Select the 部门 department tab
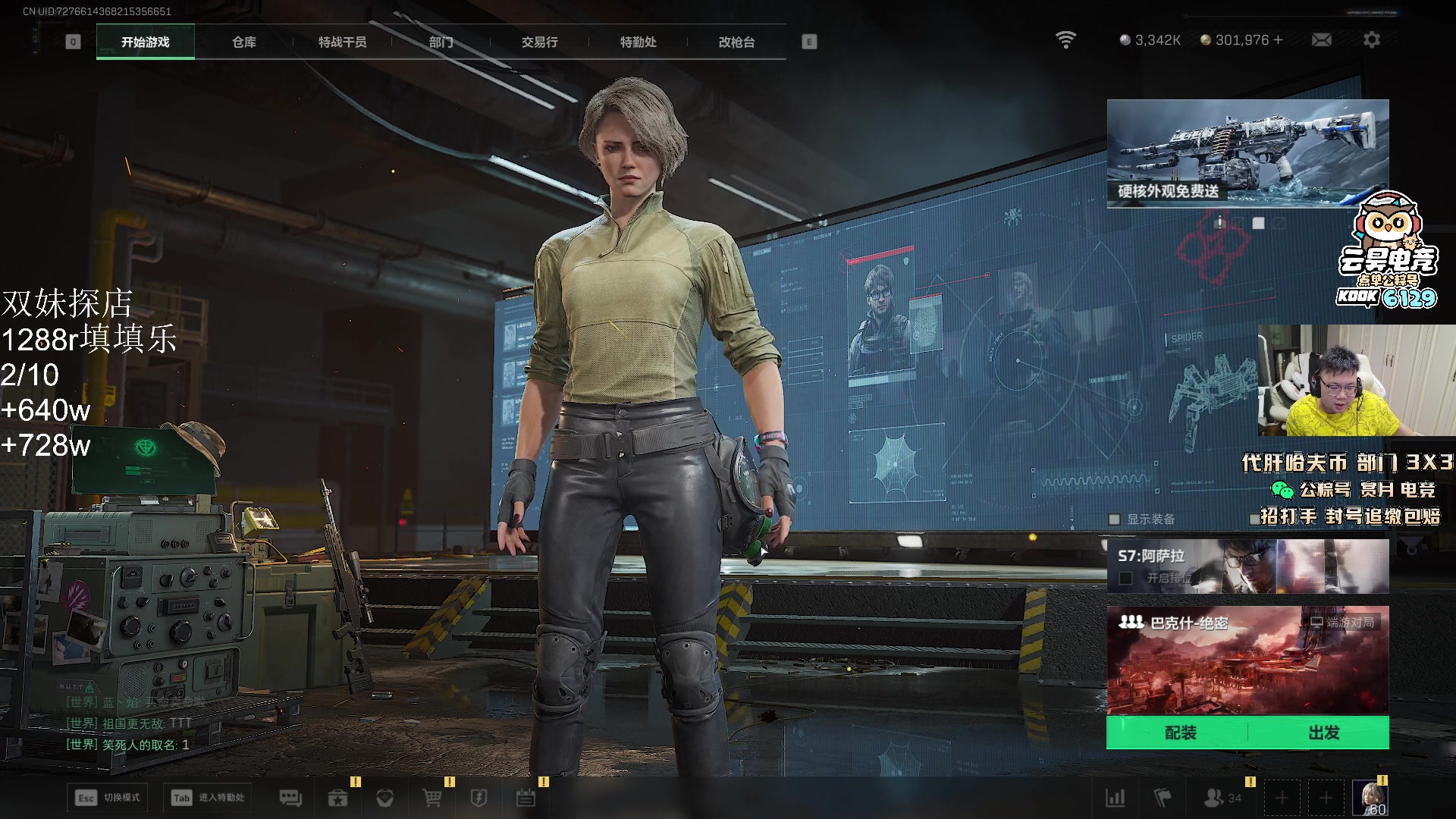This screenshot has height=819, width=1456. 441,42
